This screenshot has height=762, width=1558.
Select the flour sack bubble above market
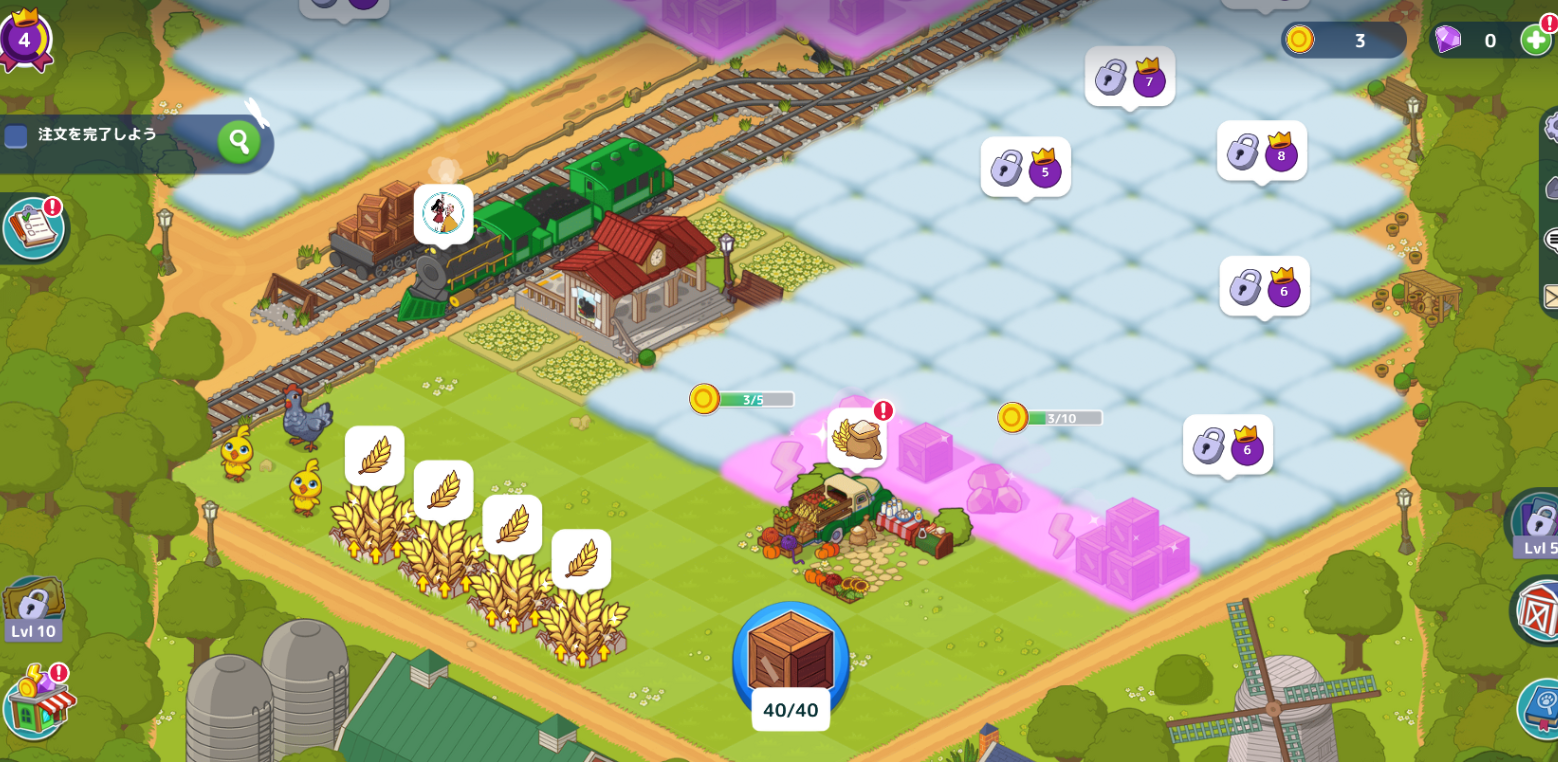pyautogui.click(x=857, y=438)
